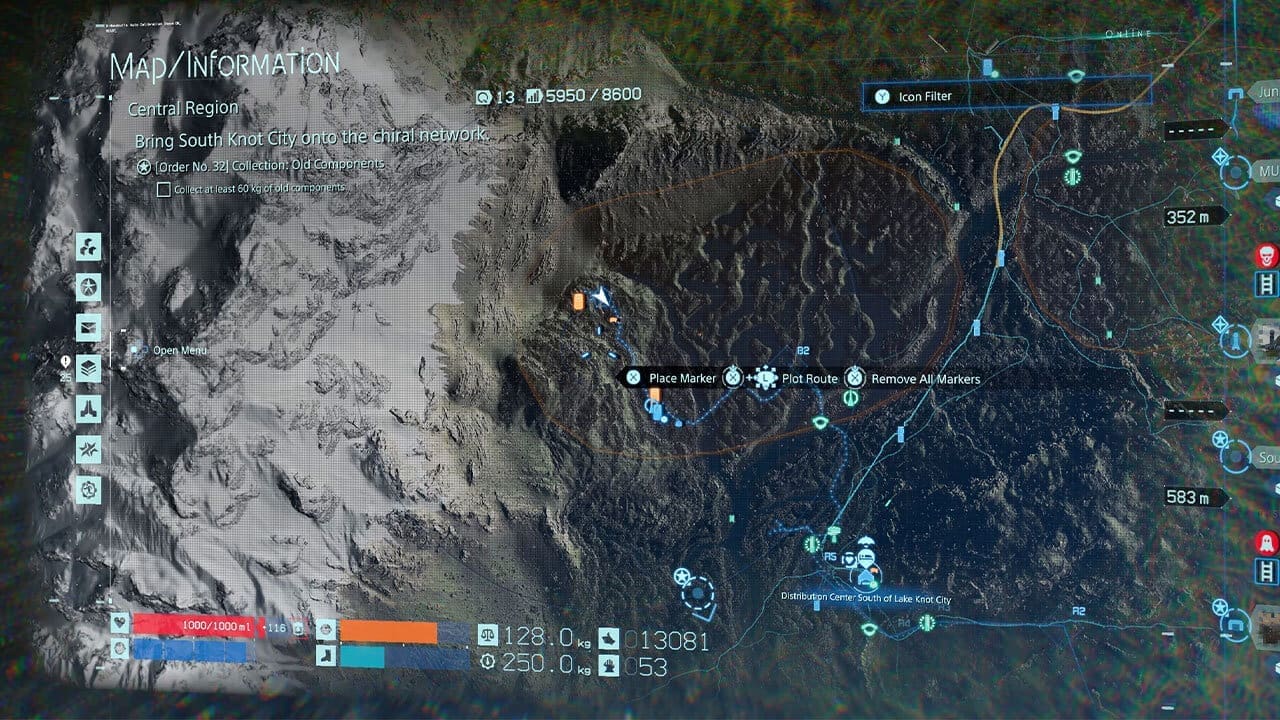This screenshot has height=720, width=1280.
Task: Open the gear system icon at sidebar bottom
Action: tap(89, 487)
